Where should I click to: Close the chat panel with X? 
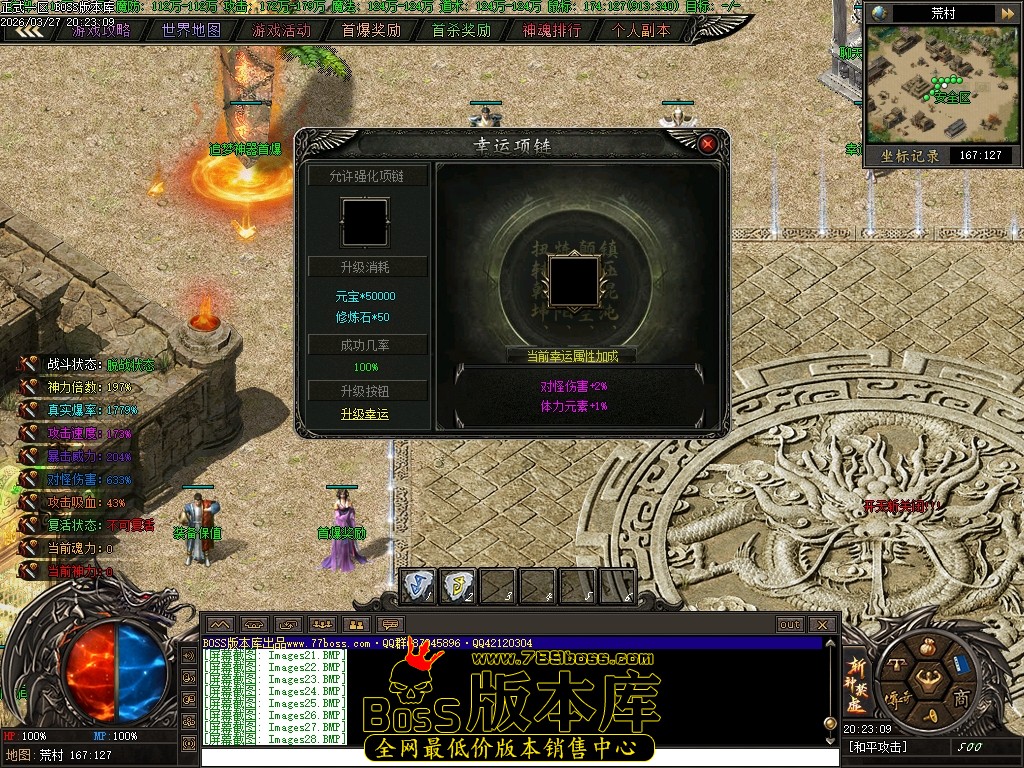tap(822, 625)
